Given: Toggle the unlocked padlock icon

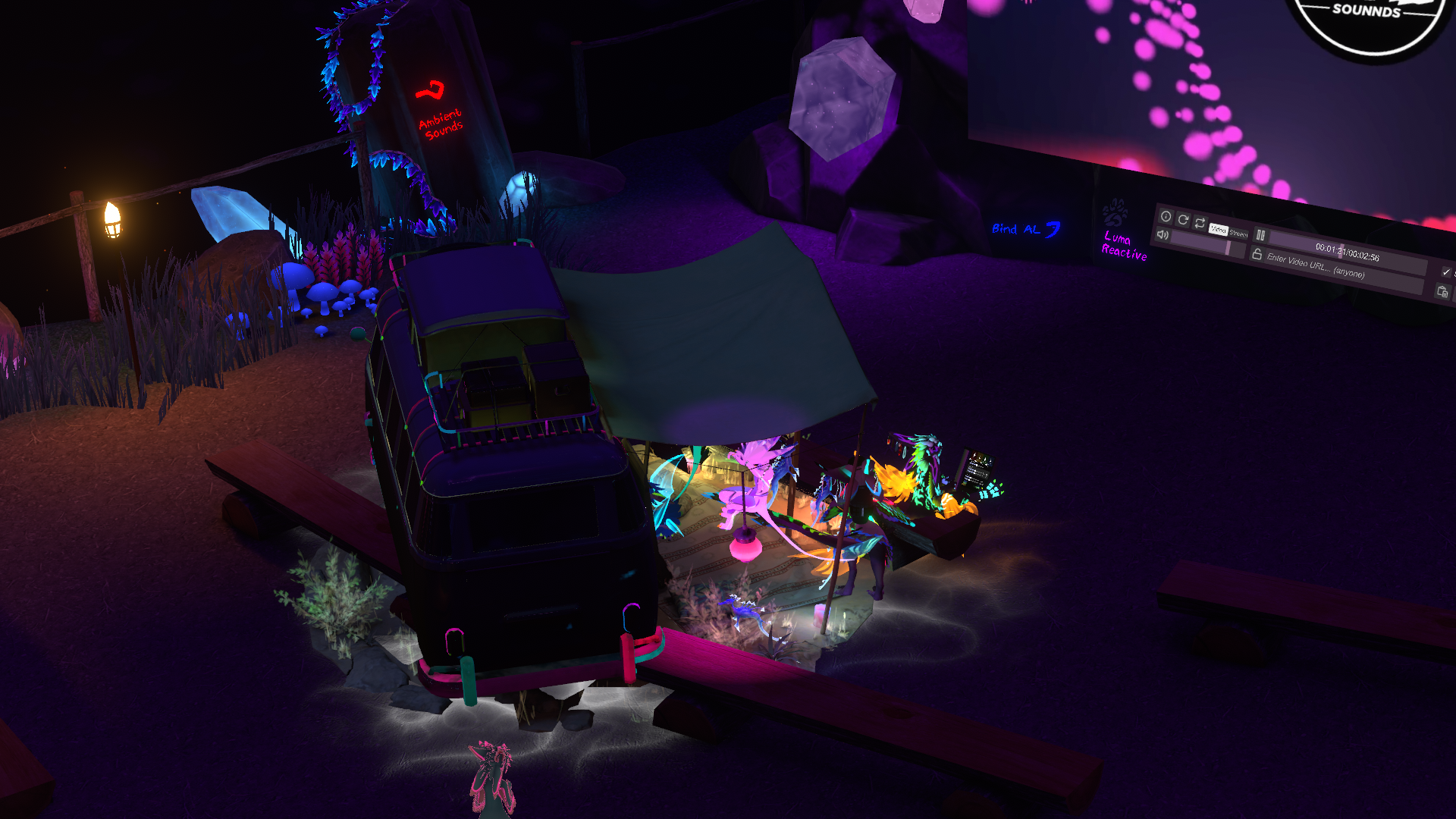Looking at the screenshot, I should coord(1257,254).
